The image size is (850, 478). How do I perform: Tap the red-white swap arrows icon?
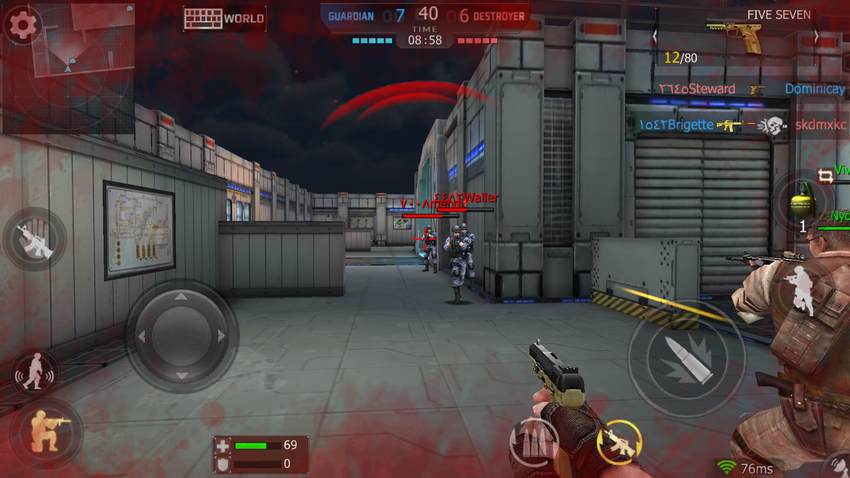coord(826,176)
